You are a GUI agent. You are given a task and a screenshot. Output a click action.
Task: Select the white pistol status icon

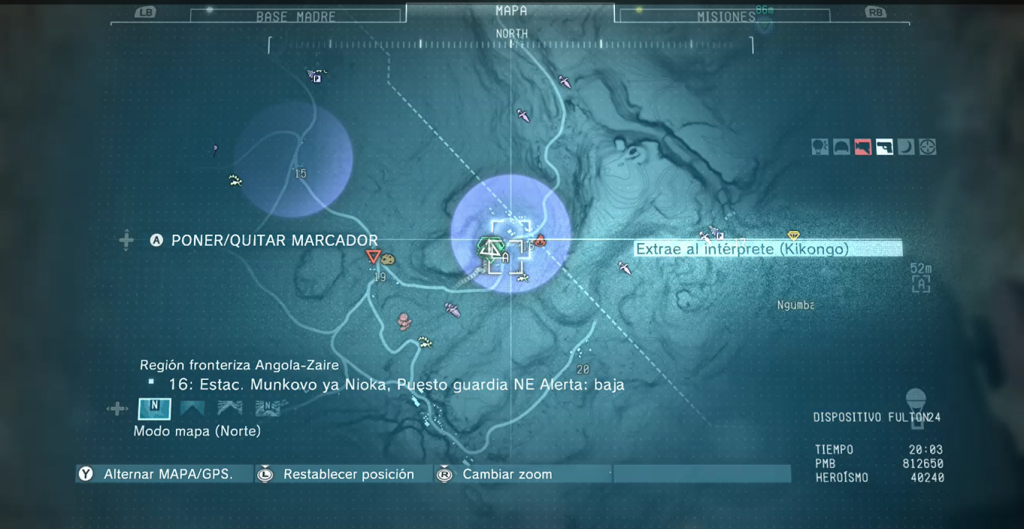coord(884,147)
